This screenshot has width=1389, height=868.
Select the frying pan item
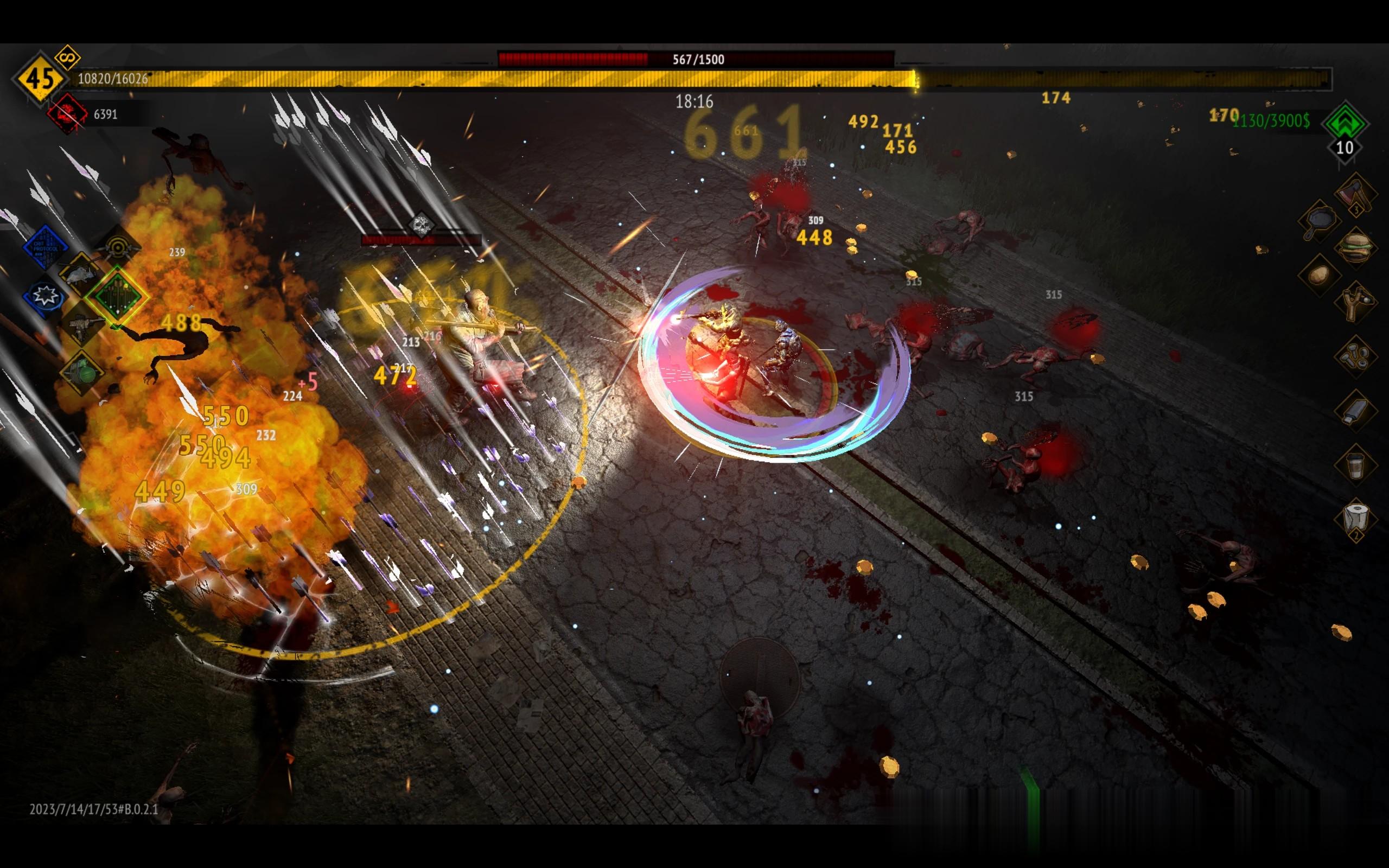(x=1320, y=221)
